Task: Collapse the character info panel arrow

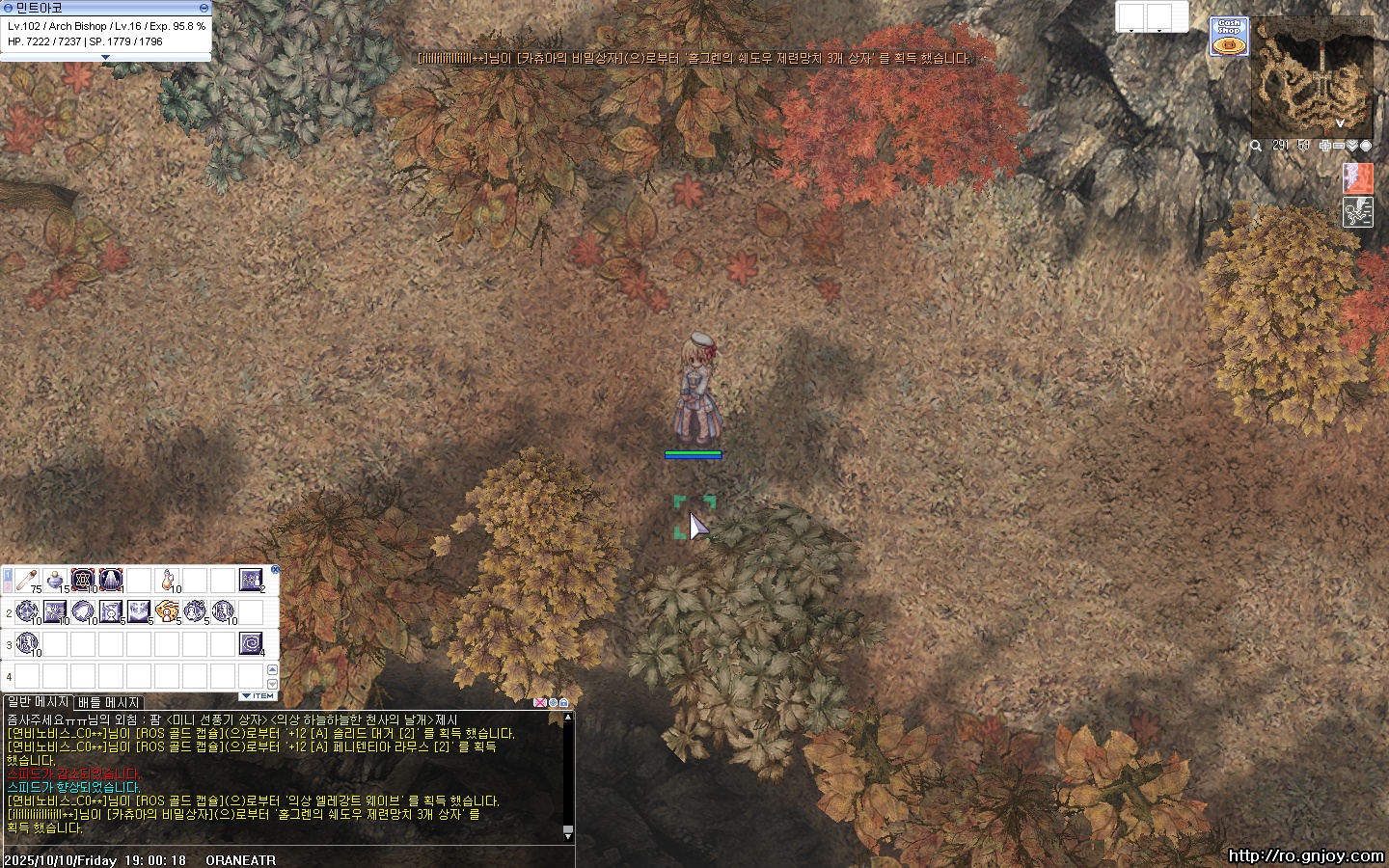Action: pyautogui.click(x=105, y=57)
